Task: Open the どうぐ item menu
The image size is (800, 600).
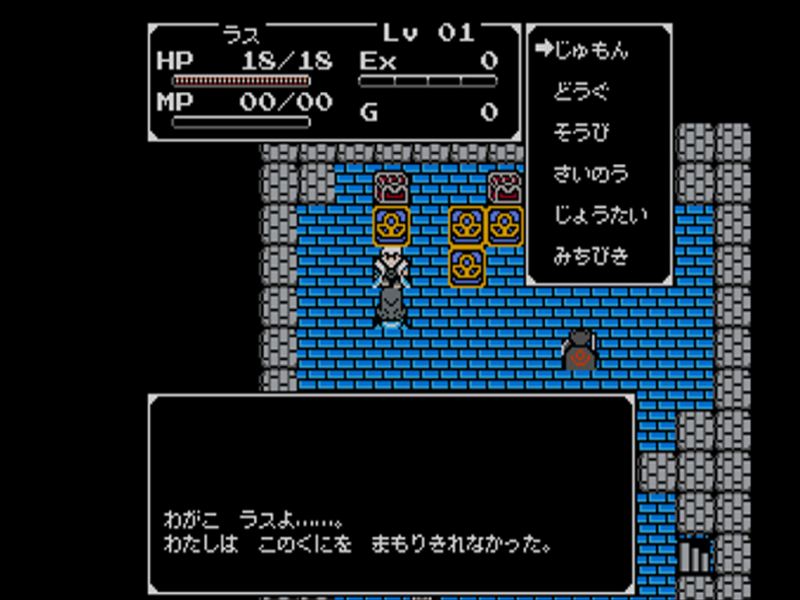Action: (x=580, y=92)
